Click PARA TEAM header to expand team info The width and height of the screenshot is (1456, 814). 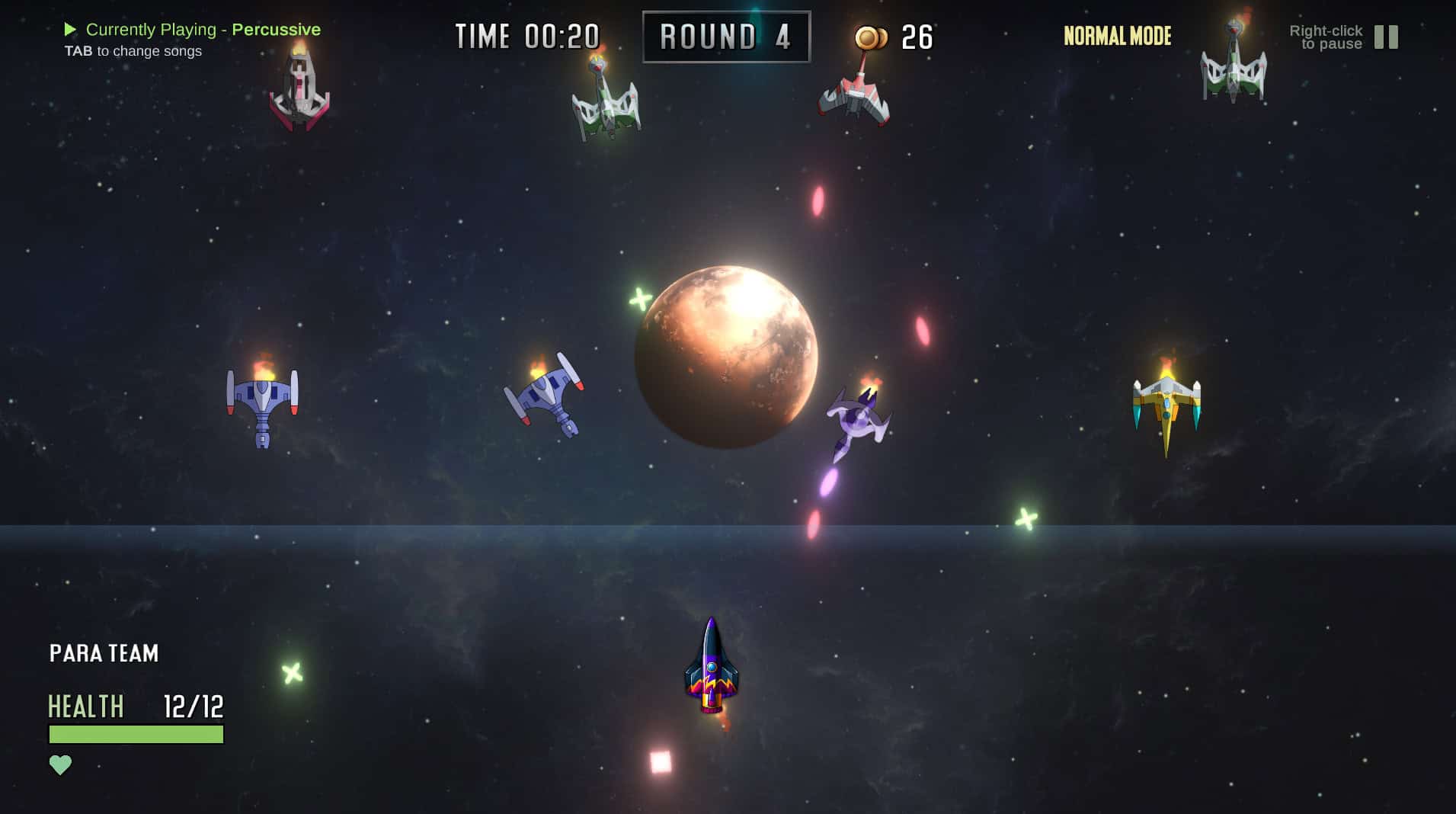[104, 653]
